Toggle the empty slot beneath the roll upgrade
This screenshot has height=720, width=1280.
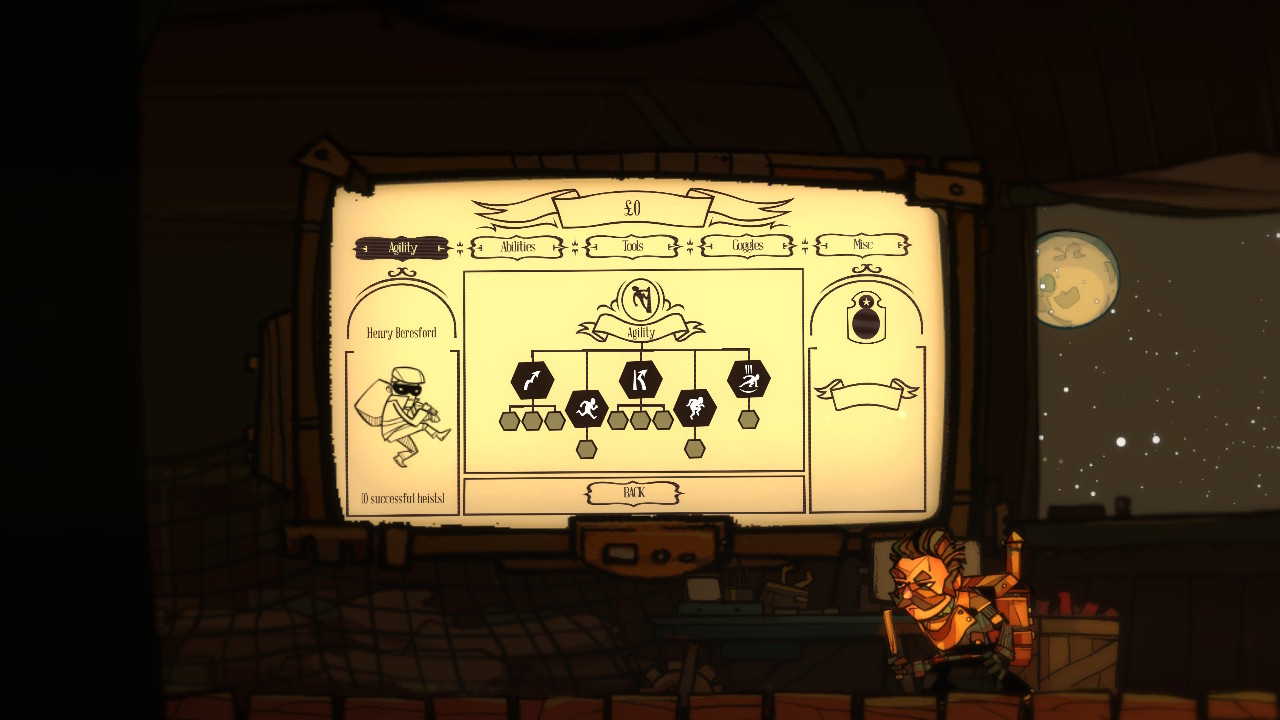(694, 448)
